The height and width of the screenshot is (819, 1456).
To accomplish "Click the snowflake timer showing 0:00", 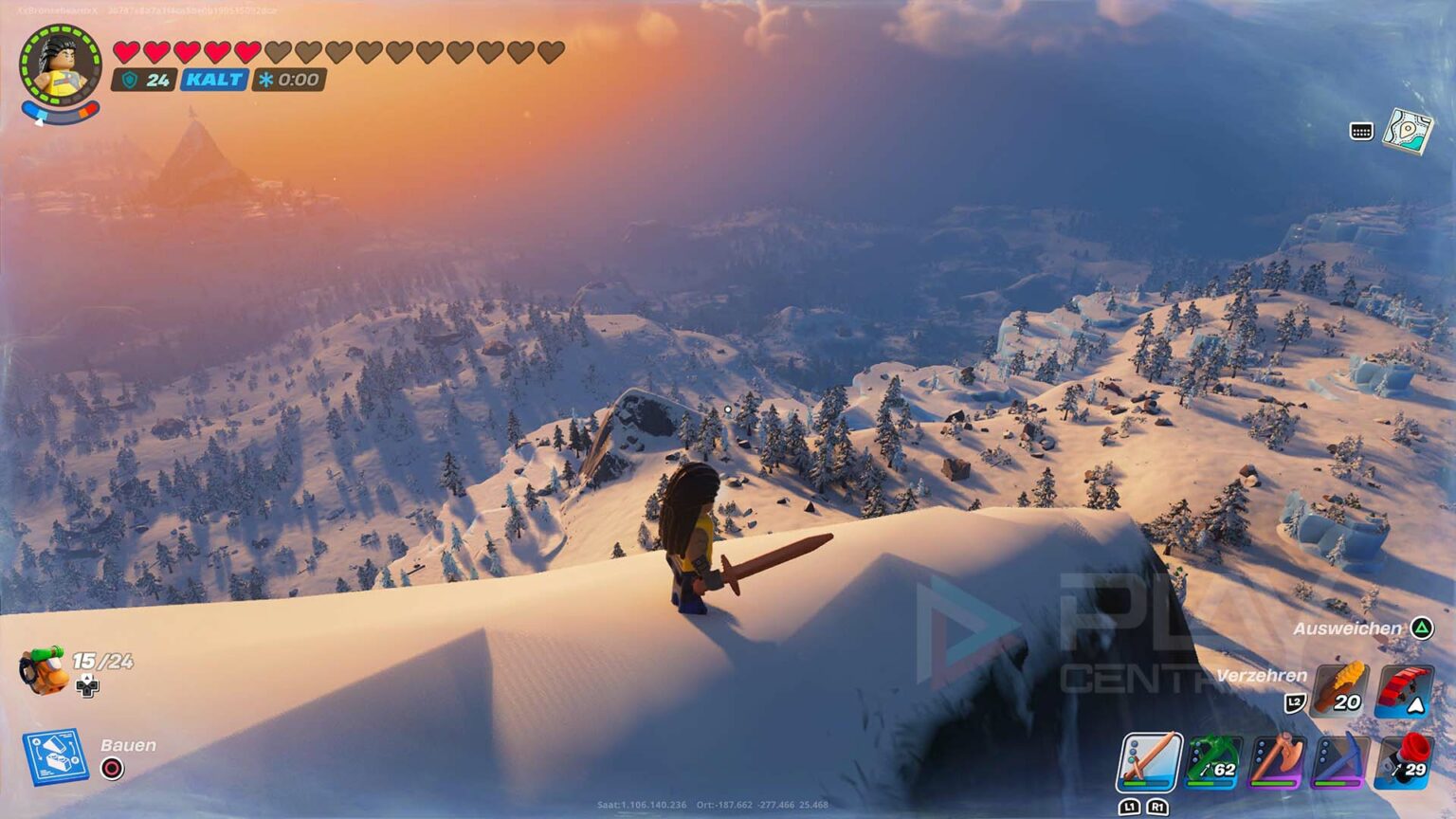I will [x=287, y=80].
